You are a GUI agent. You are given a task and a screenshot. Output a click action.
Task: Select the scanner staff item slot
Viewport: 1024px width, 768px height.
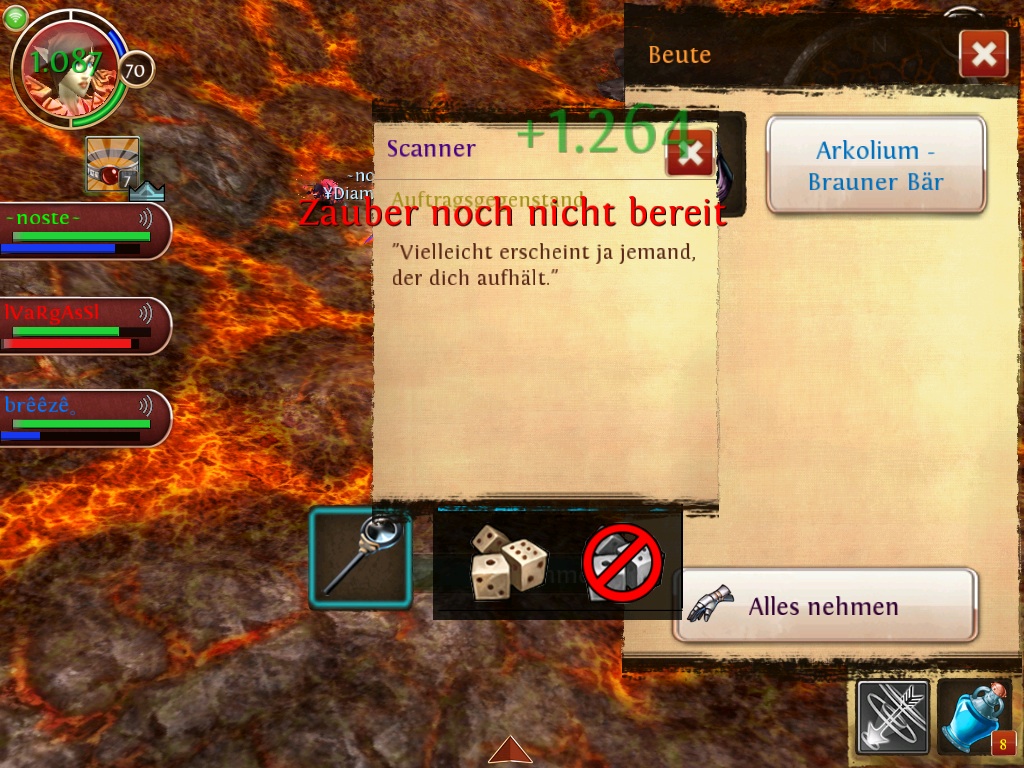(x=361, y=558)
